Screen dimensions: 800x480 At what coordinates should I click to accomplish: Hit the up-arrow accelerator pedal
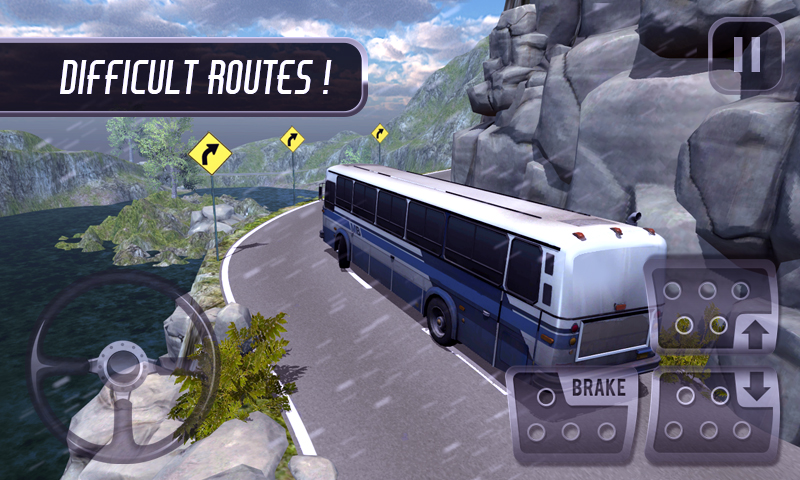click(711, 312)
